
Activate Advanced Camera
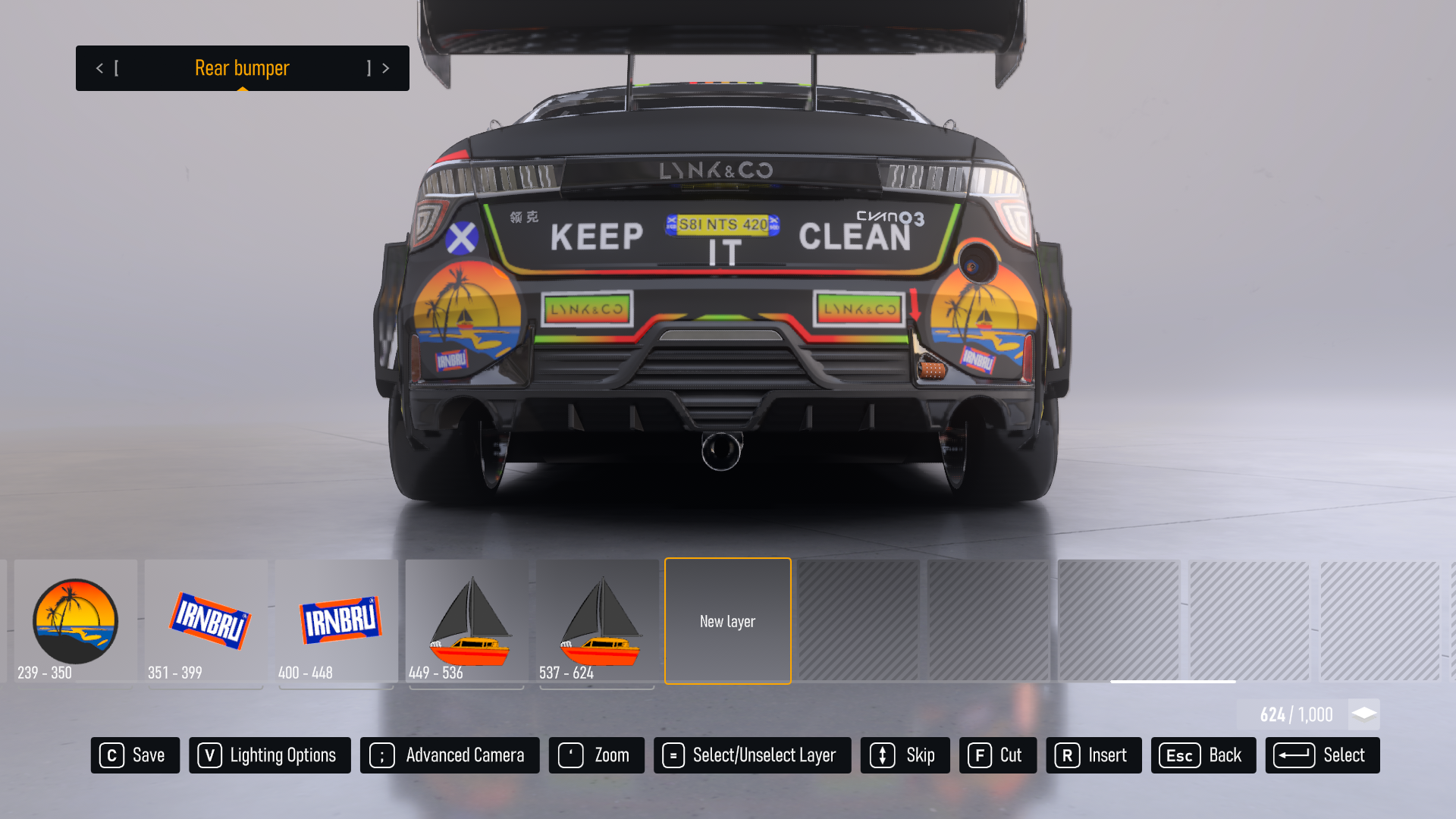point(450,755)
